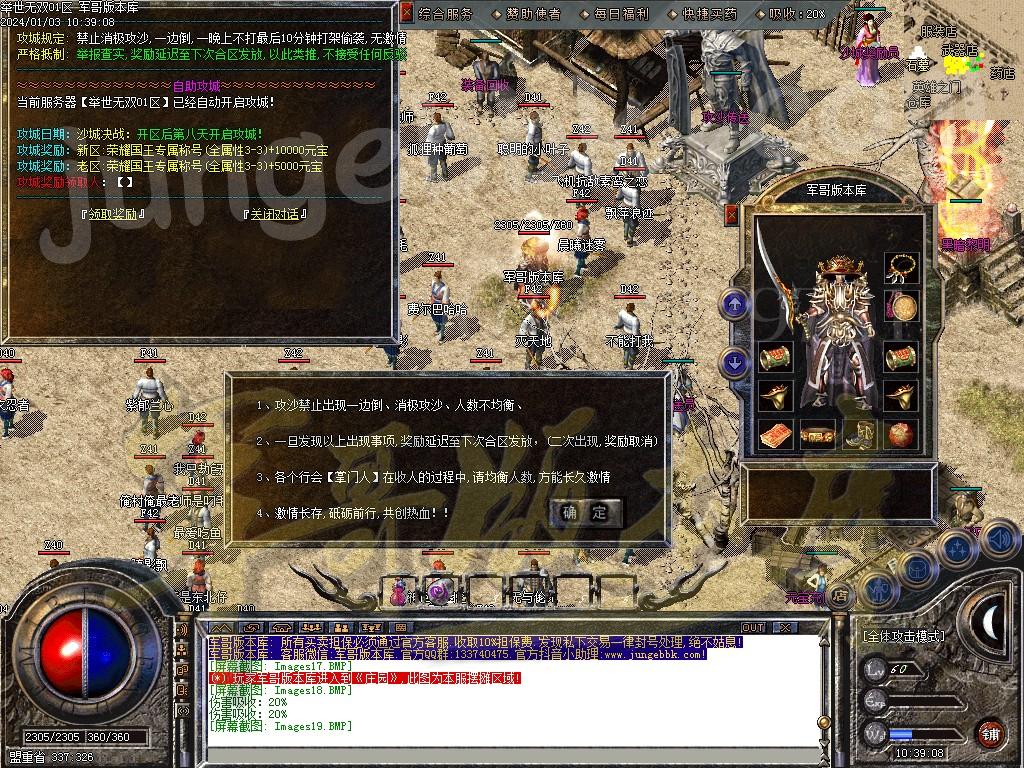The height and width of the screenshot is (768, 1024).
Task: Select the equipped necklace slot
Action: click(x=902, y=268)
